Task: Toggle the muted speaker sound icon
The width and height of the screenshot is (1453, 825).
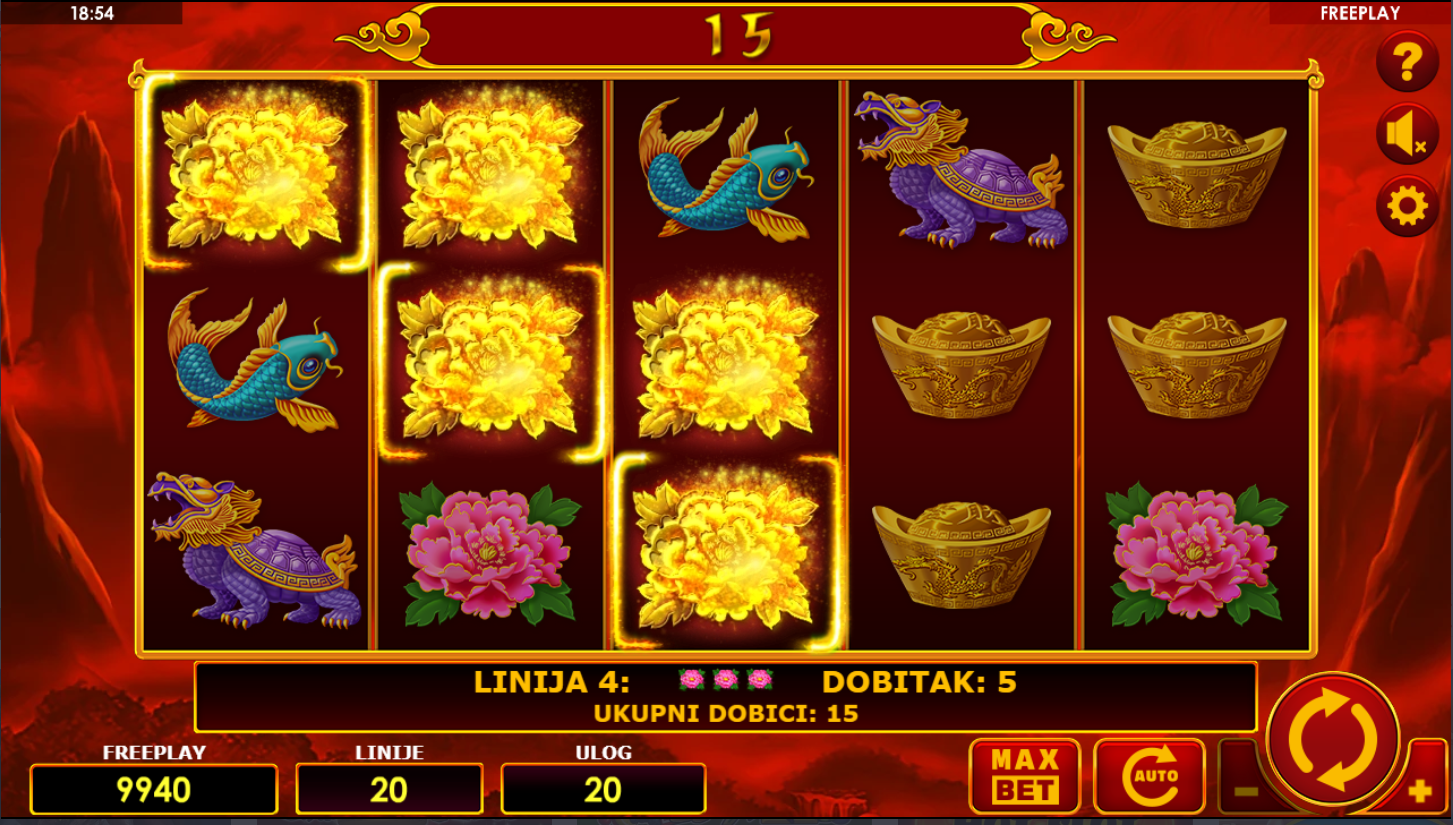Action: click(1406, 134)
